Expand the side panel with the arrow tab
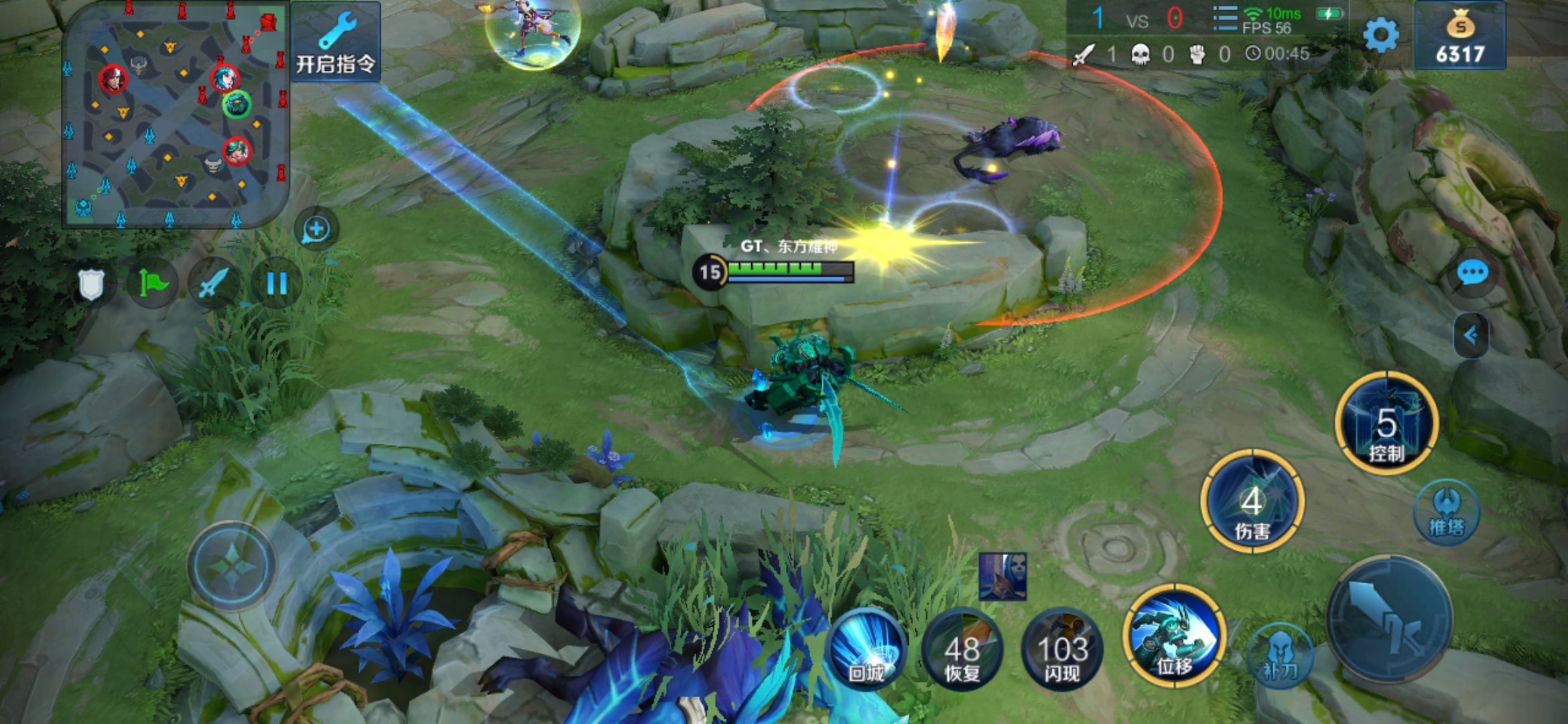The width and height of the screenshot is (1568, 724). [1472, 335]
